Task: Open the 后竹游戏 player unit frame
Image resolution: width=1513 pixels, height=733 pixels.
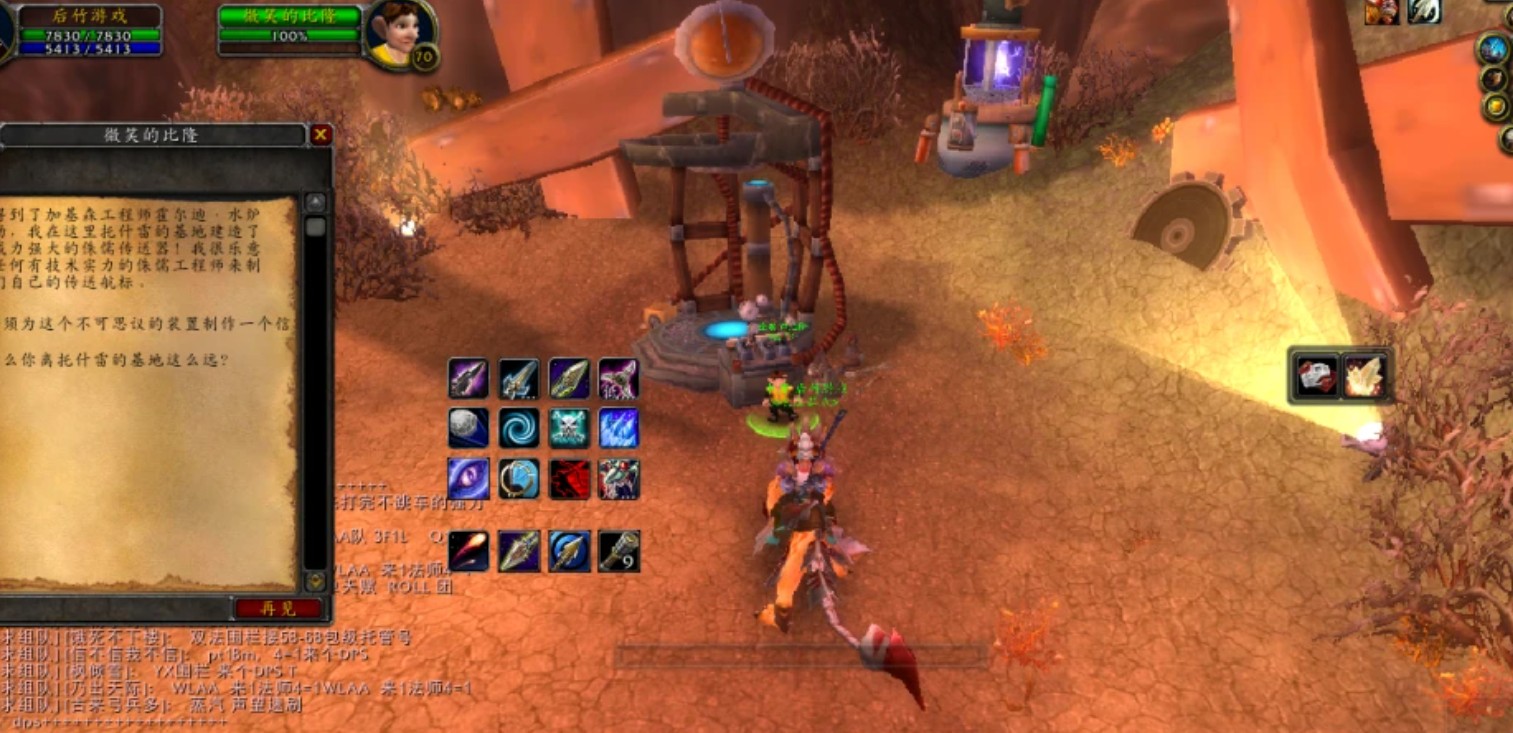Action: [x=90, y=30]
